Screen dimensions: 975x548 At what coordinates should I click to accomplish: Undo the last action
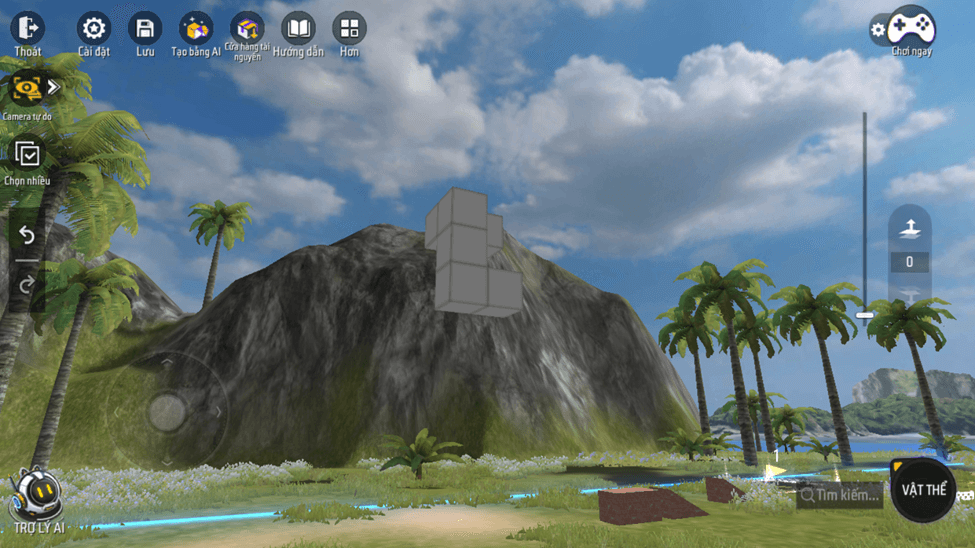tap(27, 235)
